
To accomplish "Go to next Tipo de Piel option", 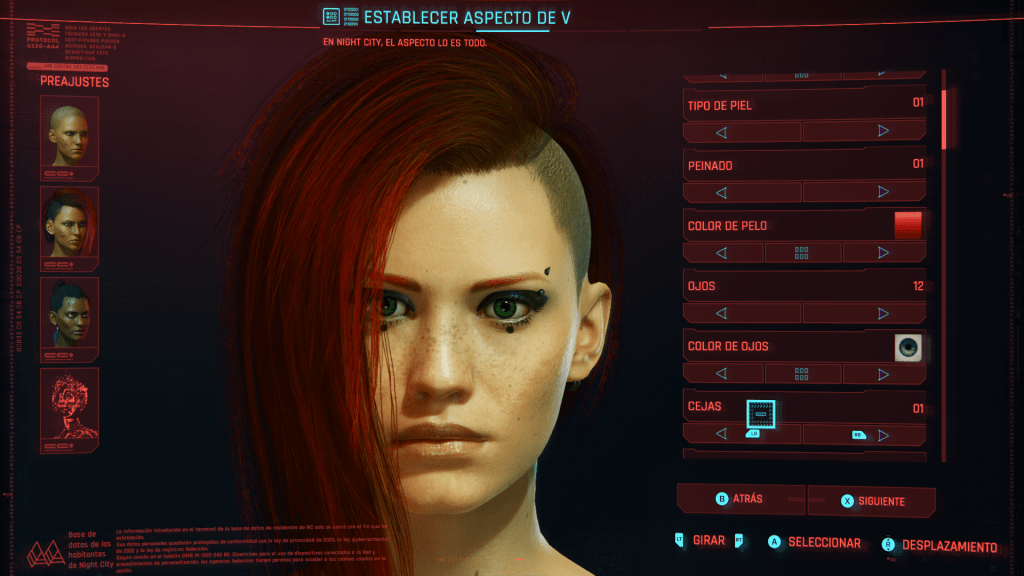I will coord(882,131).
